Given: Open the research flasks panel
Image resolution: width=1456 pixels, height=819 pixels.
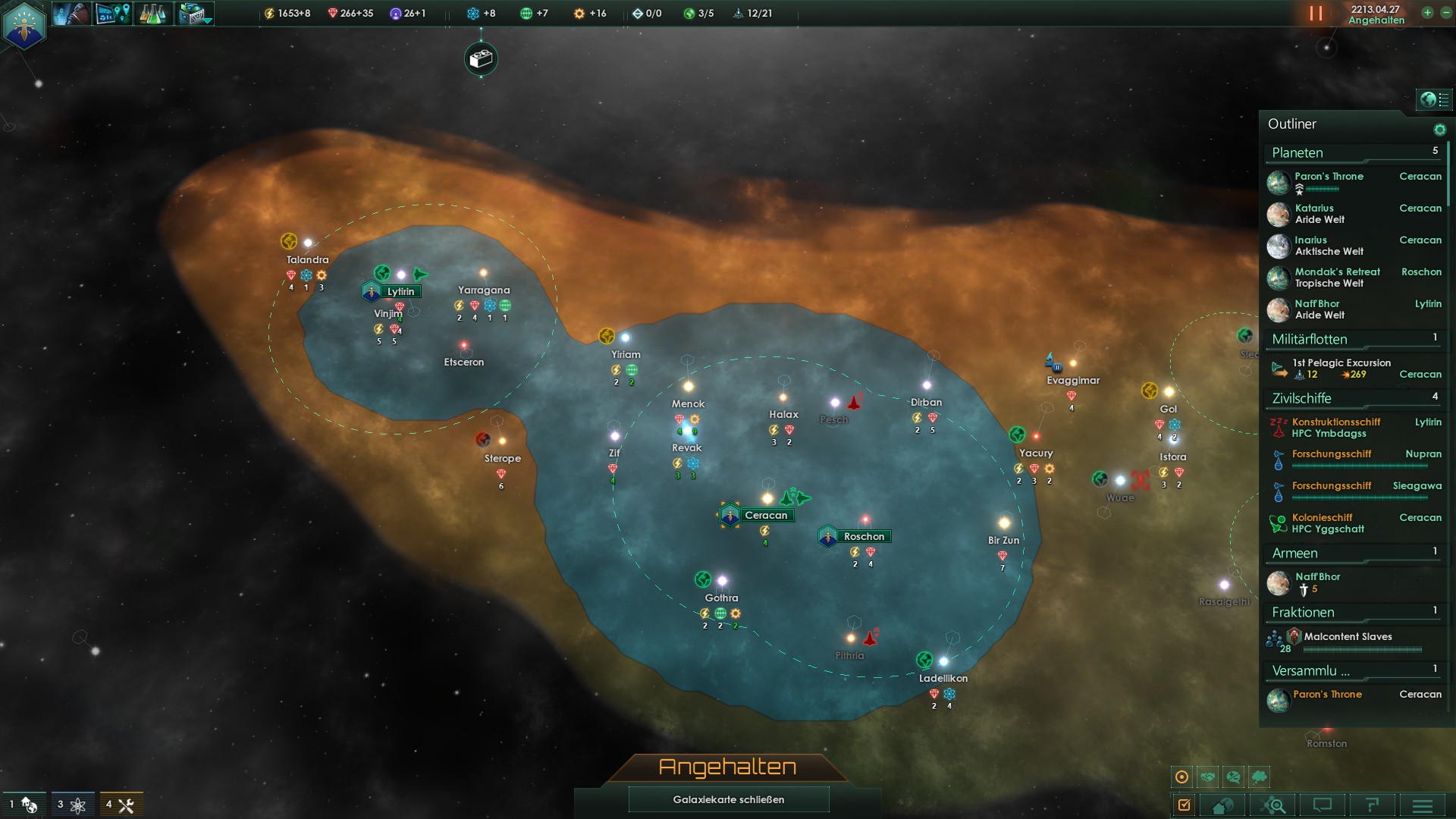Looking at the screenshot, I should click(152, 14).
